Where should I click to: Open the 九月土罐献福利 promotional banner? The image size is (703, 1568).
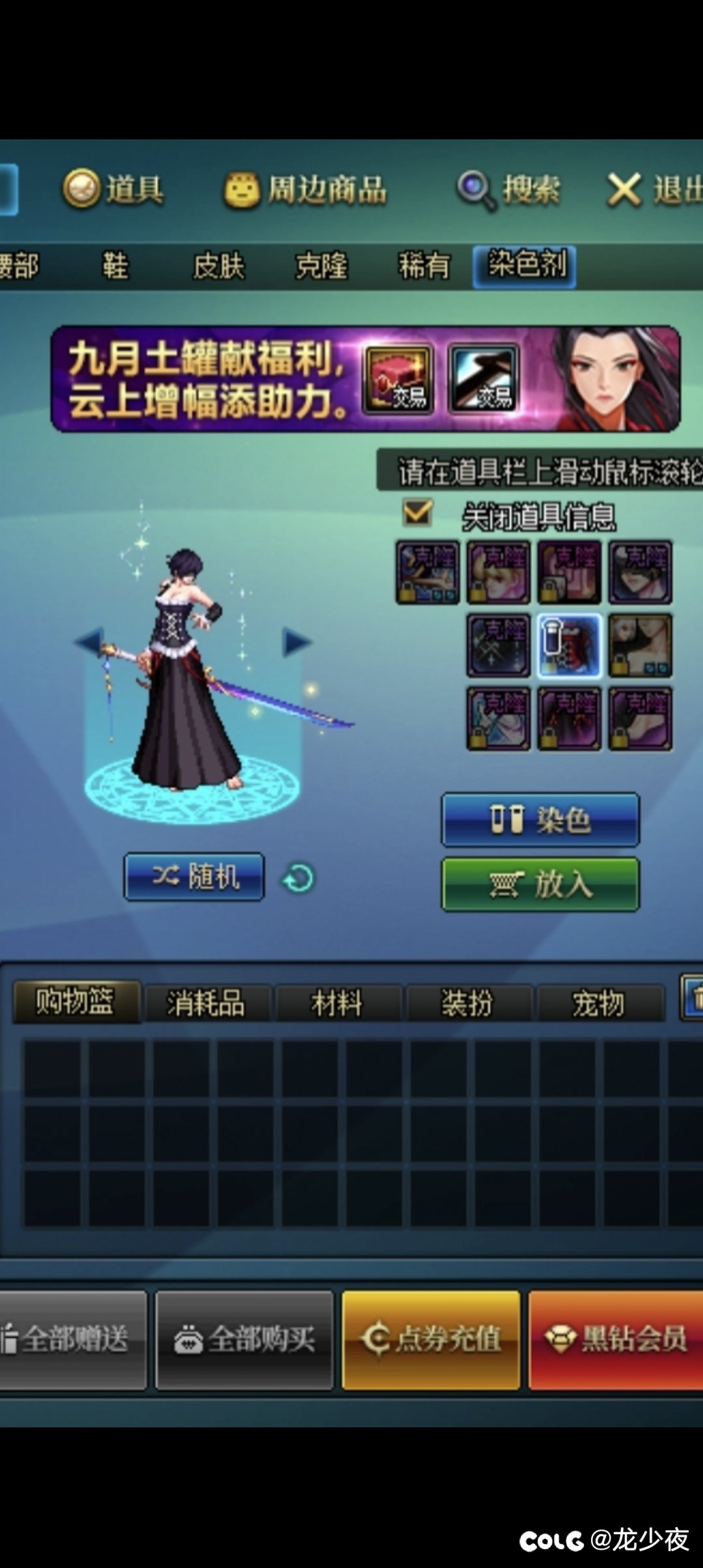pos(365,379)
